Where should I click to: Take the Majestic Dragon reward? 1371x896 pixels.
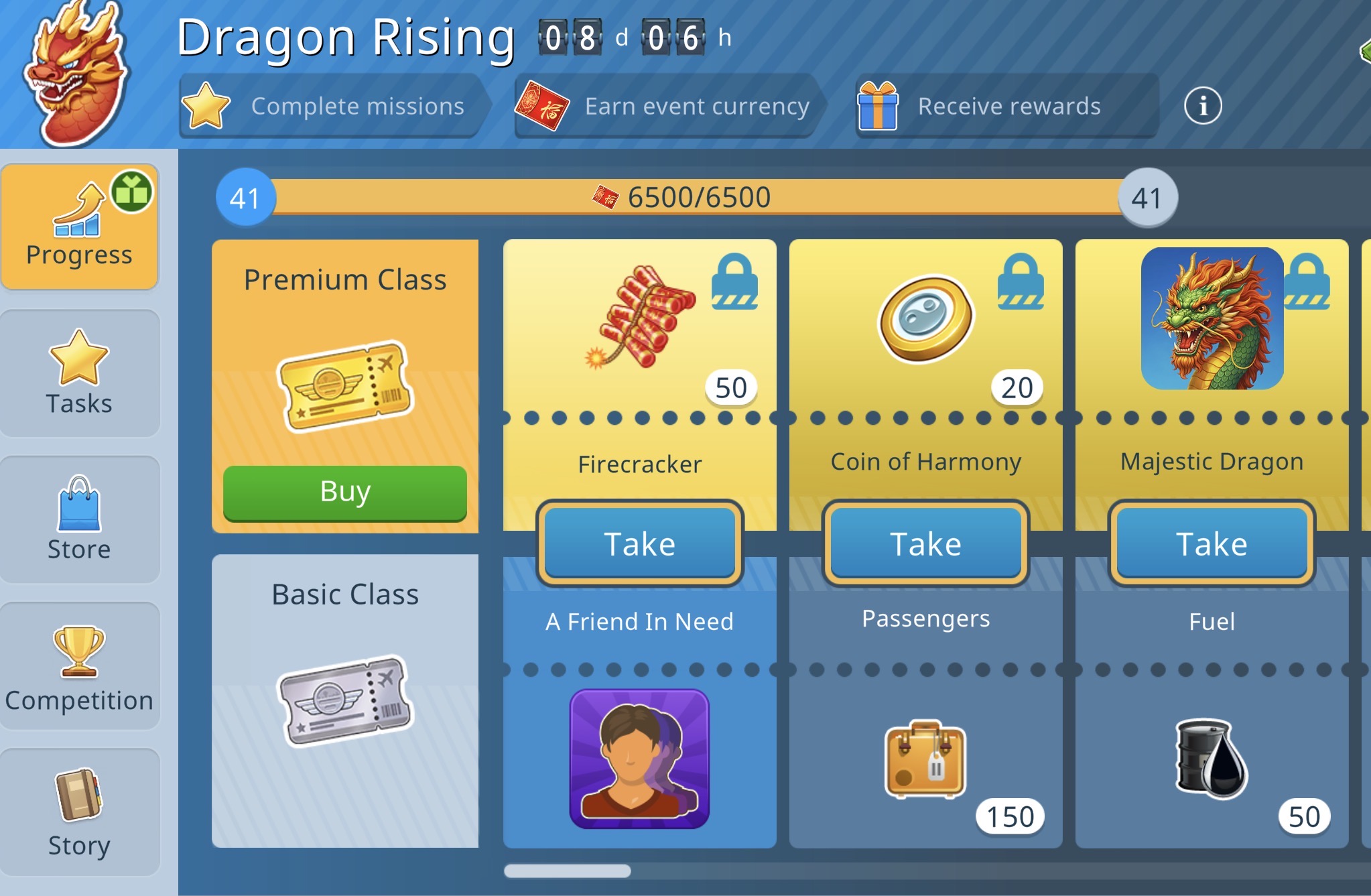click(x=1212, y=543)
